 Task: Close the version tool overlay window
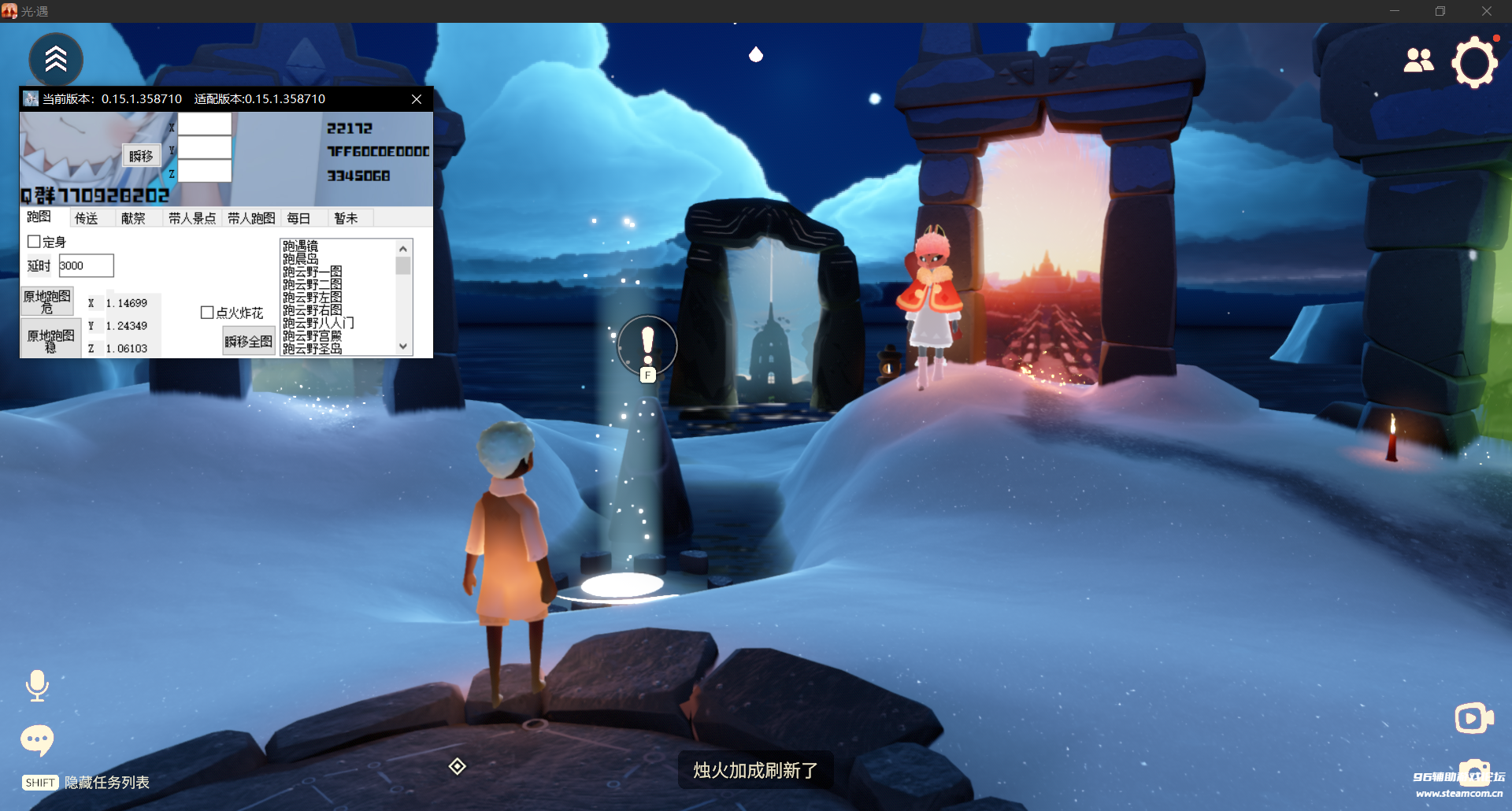[417, 99]
